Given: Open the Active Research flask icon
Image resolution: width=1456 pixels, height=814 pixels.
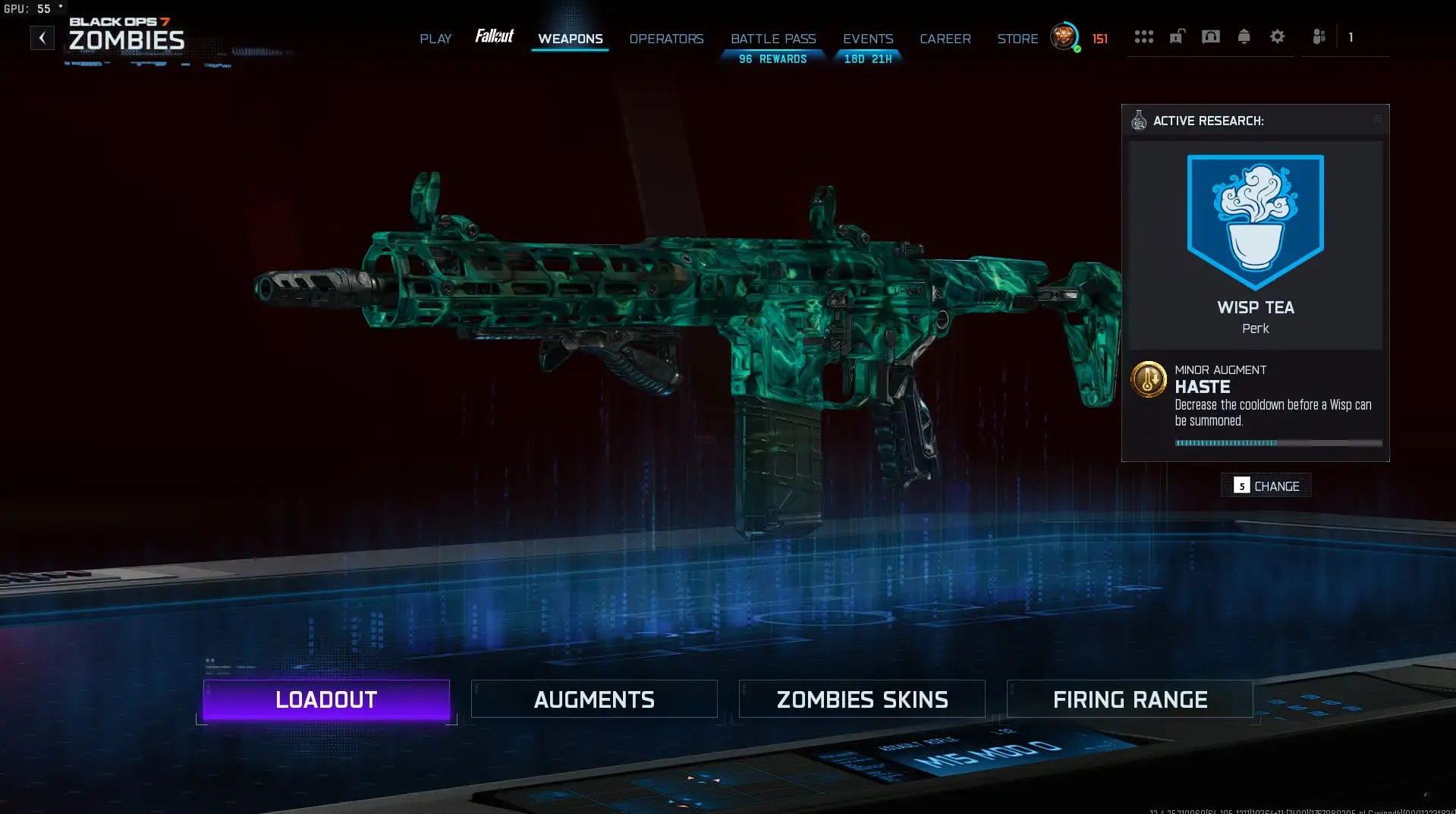Looking at the screenshot, I should pyautogui.click(x=1138, y=120).
